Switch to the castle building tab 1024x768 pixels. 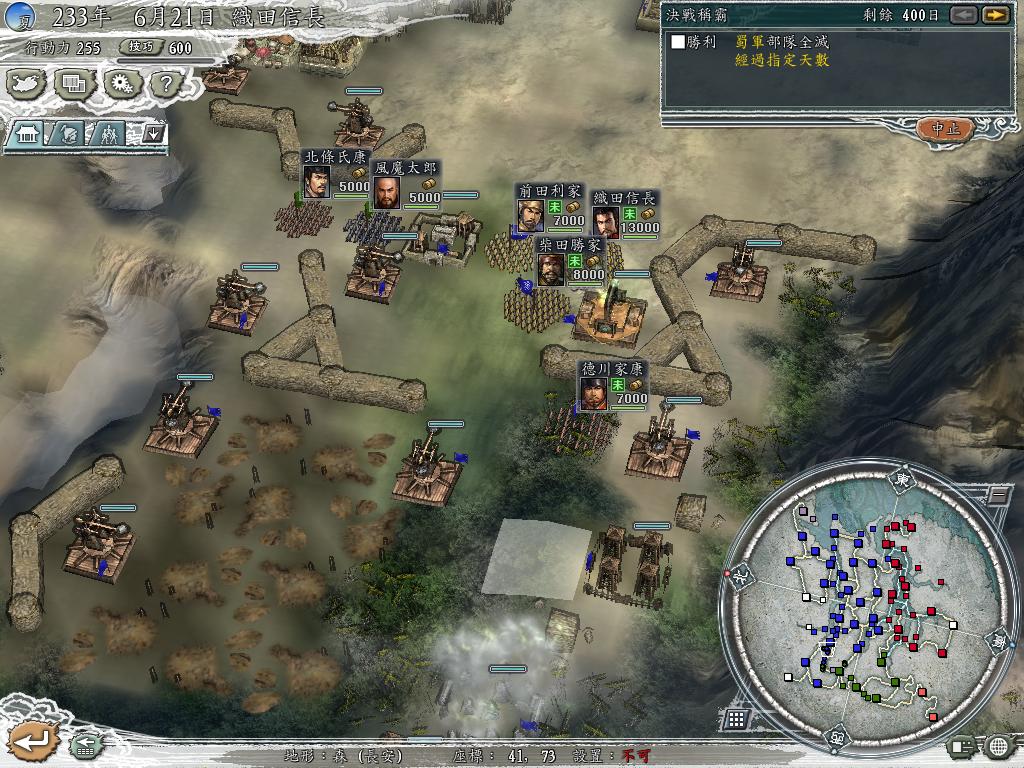(28, 133)
